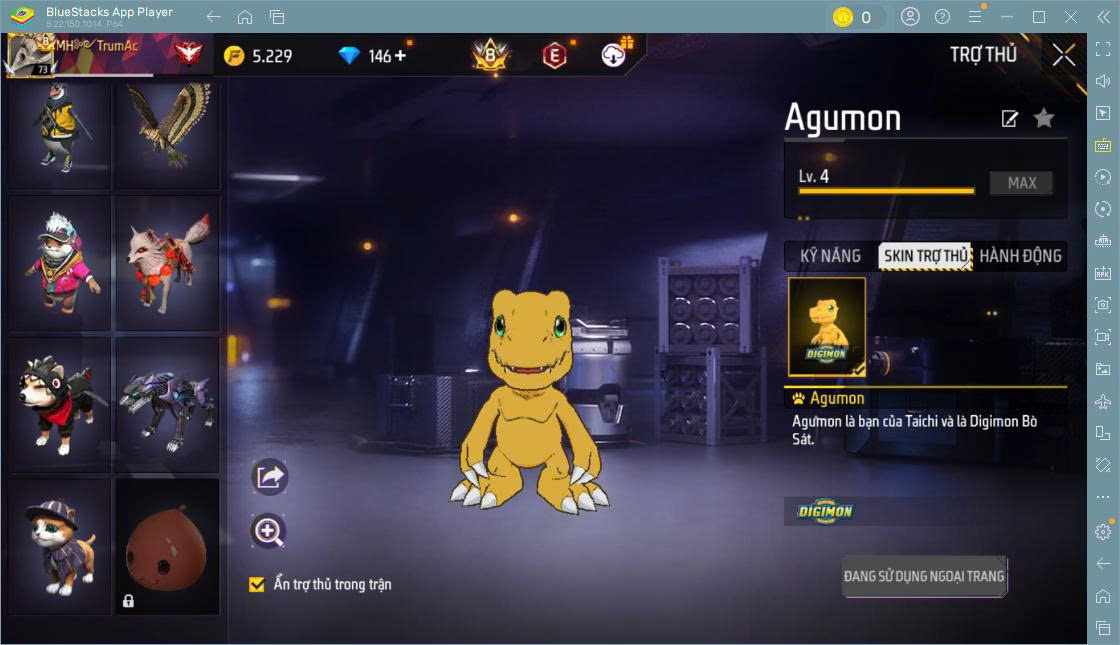Select the white fox pet
1120x645 pixels.
[167, 263]
